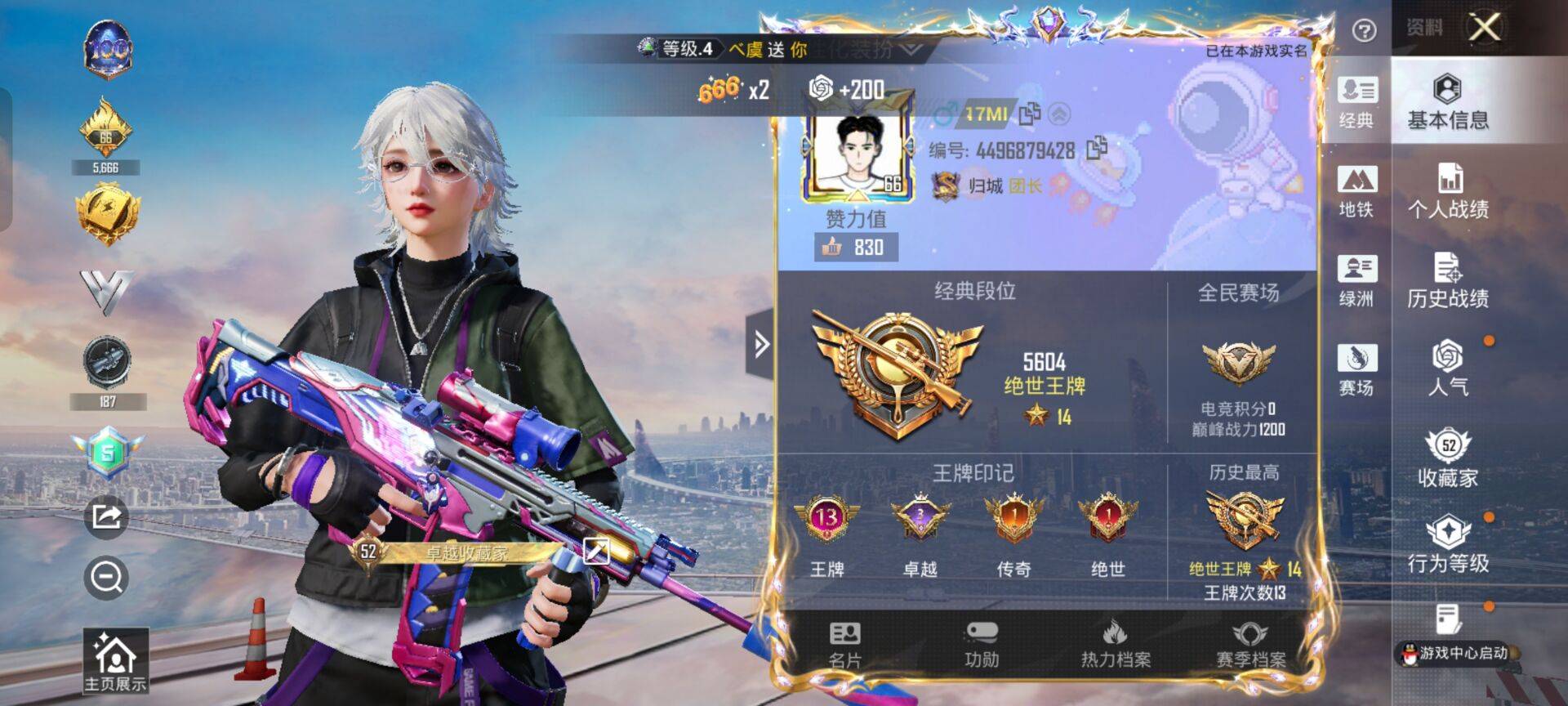Open the 赛季档案 season record tab
Viewport: 1568px width, 706px height.
click(x=1250, y=645)
